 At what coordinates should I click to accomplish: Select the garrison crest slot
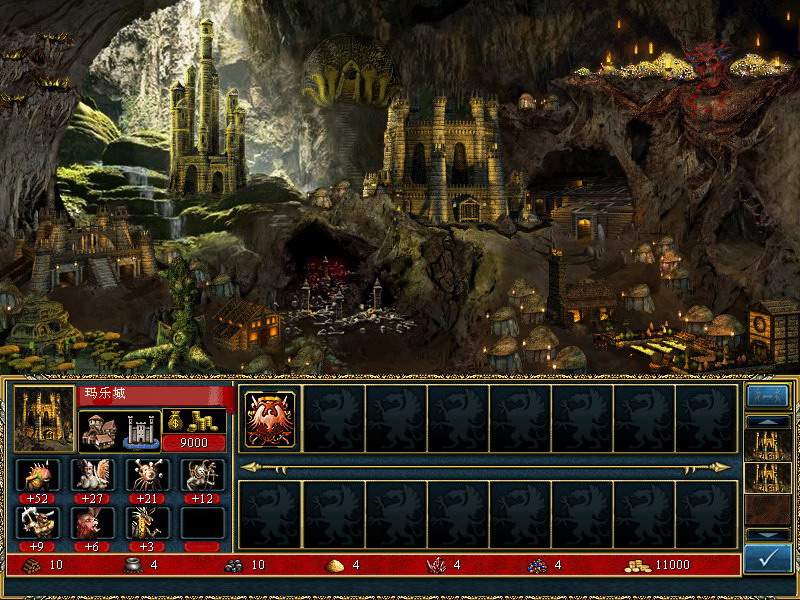pos(270,418)
